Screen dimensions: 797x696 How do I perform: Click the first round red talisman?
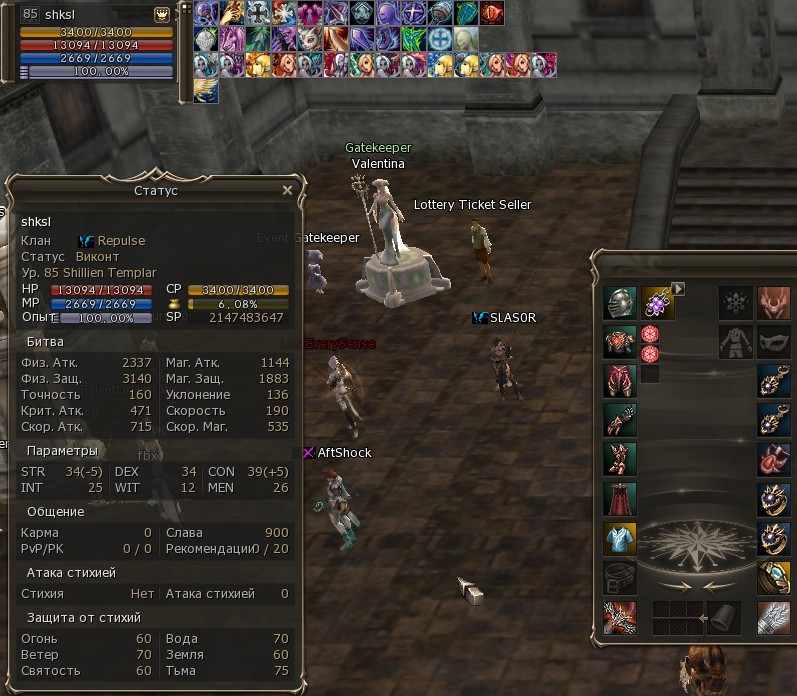650,334
